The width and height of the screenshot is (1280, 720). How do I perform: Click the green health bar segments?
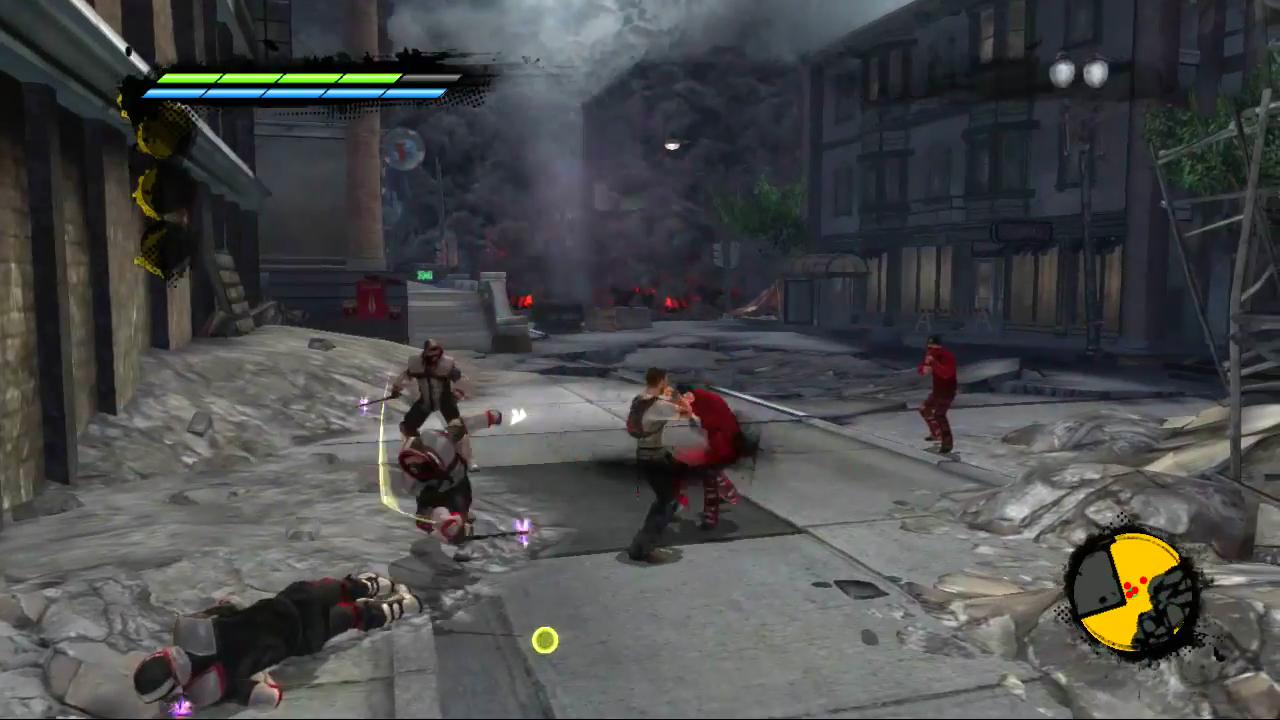tap(280, 78)
